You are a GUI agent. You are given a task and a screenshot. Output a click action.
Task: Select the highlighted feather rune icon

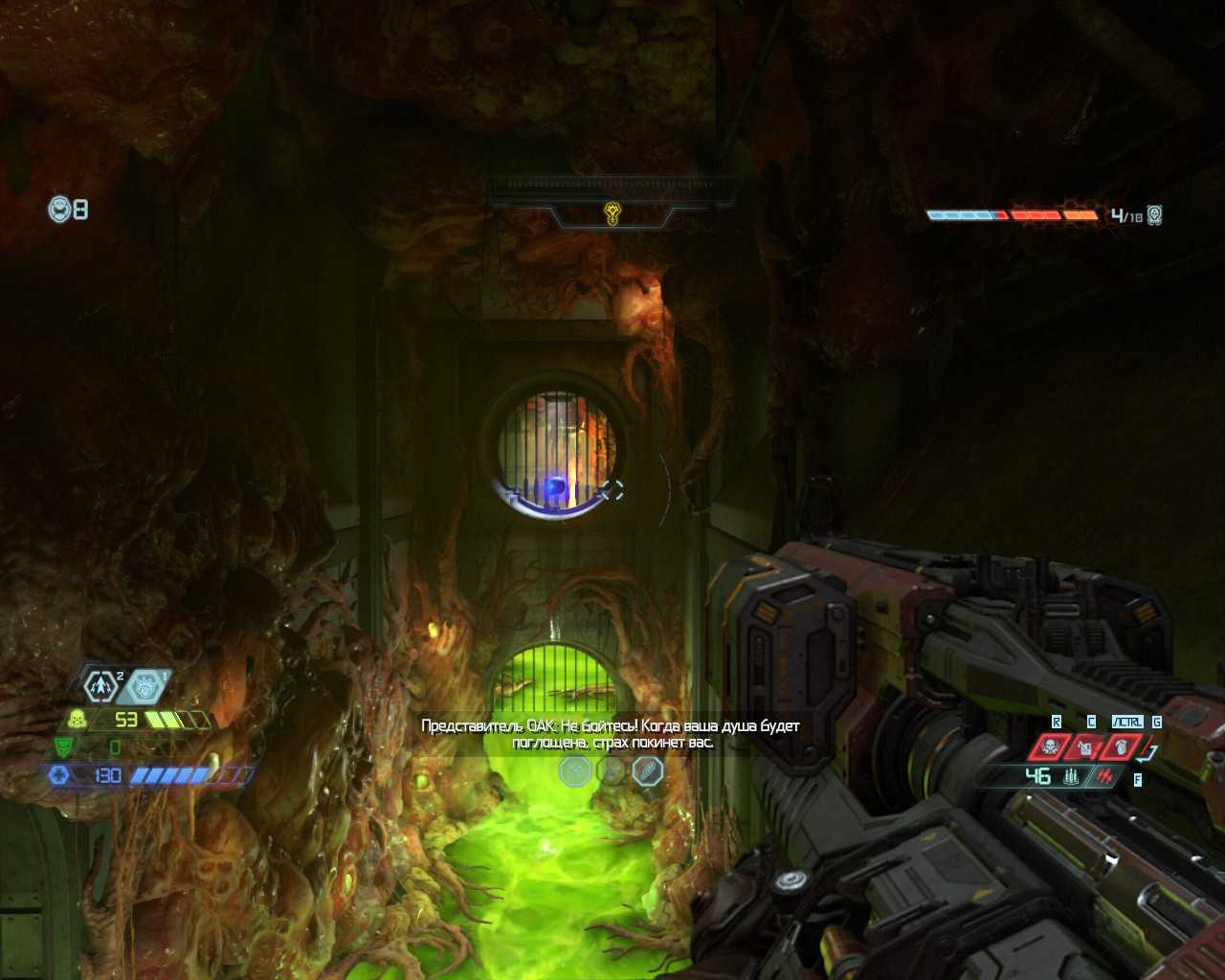(x=648, y=770)
